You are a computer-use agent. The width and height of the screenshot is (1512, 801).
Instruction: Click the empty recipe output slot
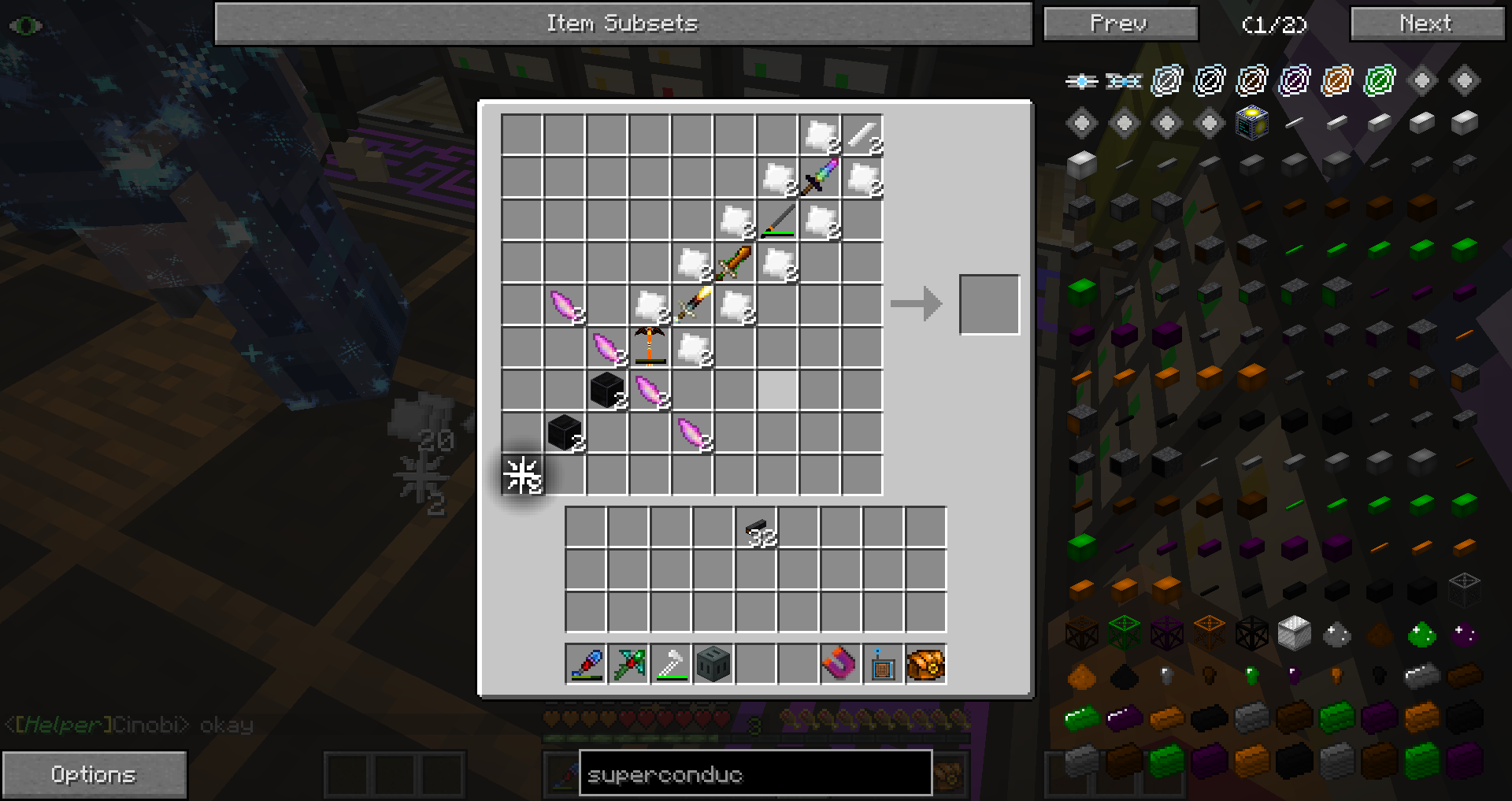pyautogui.click(x=989, y=304)
